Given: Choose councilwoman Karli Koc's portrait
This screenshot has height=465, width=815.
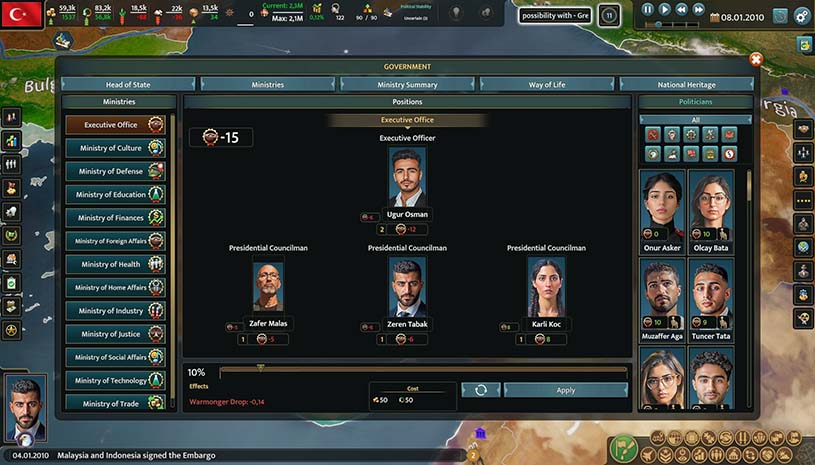Looking at the screenshot, I should pos(546,286).
